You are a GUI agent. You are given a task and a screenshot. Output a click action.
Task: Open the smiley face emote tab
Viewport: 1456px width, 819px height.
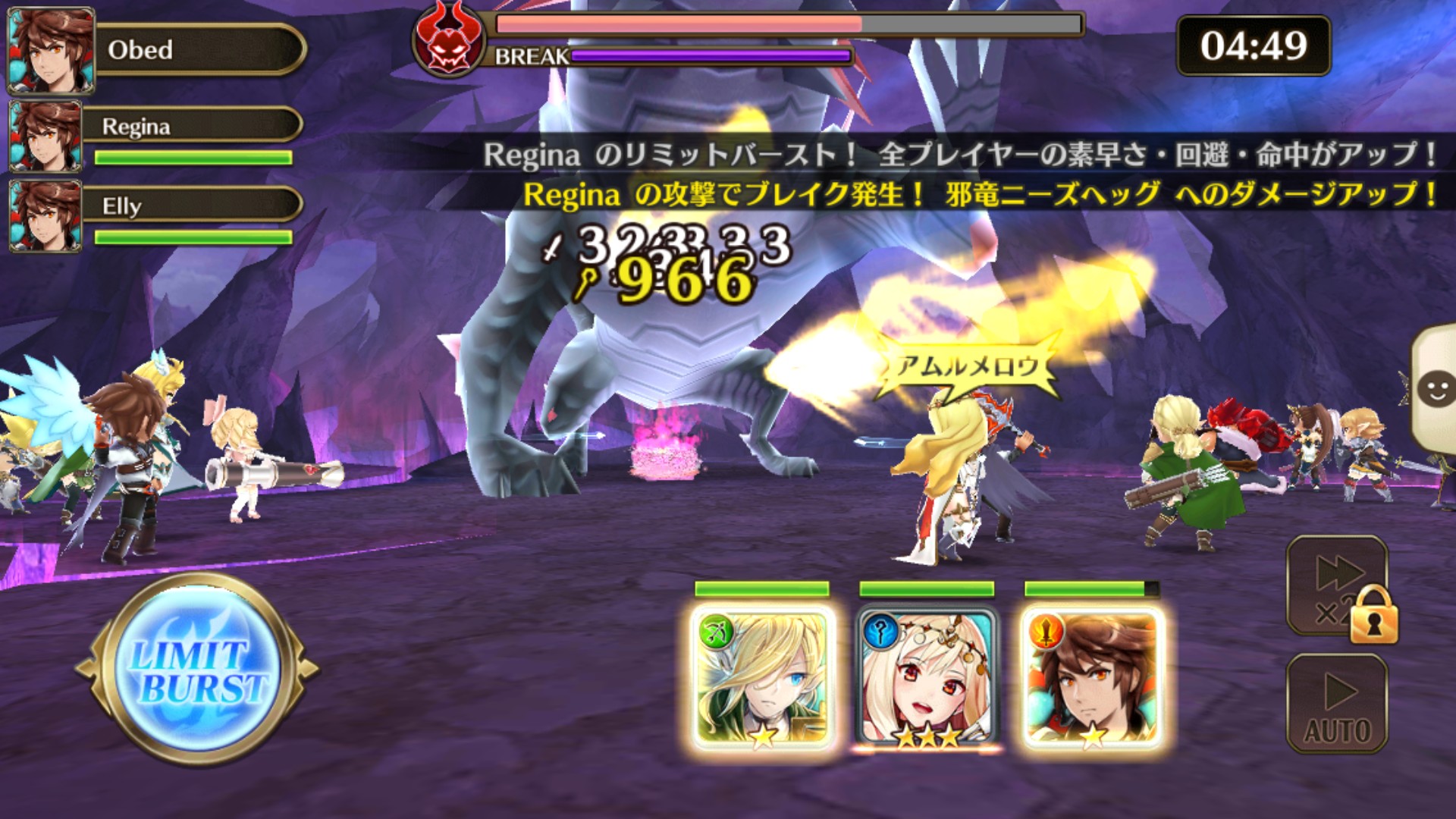click(x=1435, y=390)
